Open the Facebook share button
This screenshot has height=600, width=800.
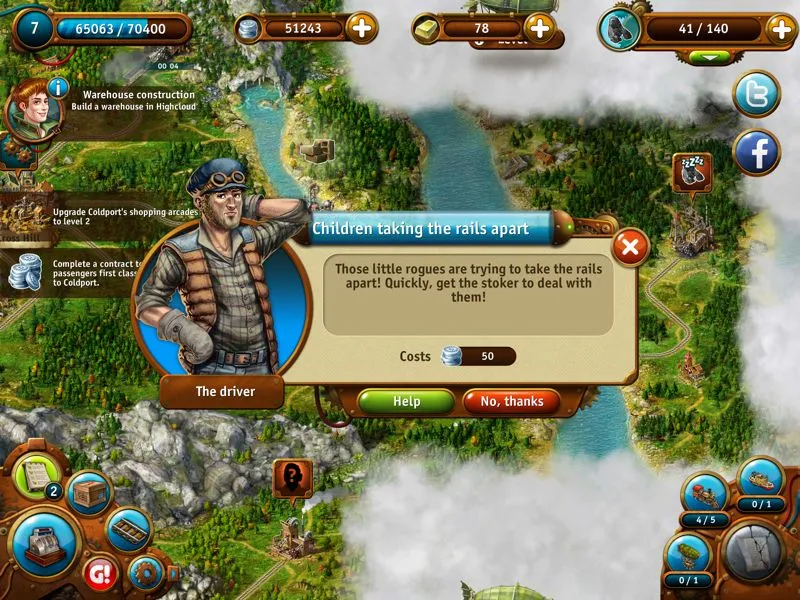tap(757, 153)
